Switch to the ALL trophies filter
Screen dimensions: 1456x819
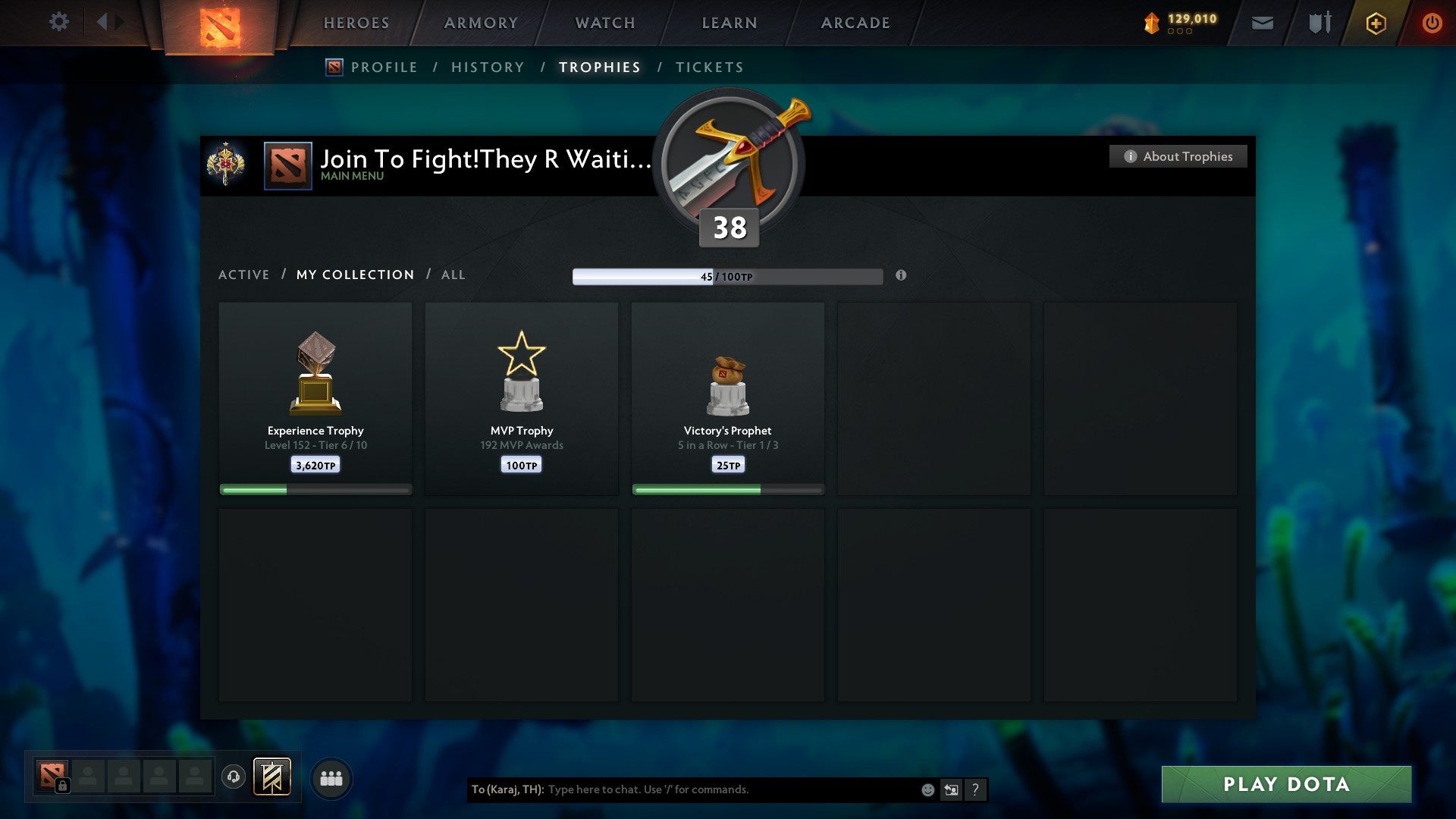tap(453, 275)
